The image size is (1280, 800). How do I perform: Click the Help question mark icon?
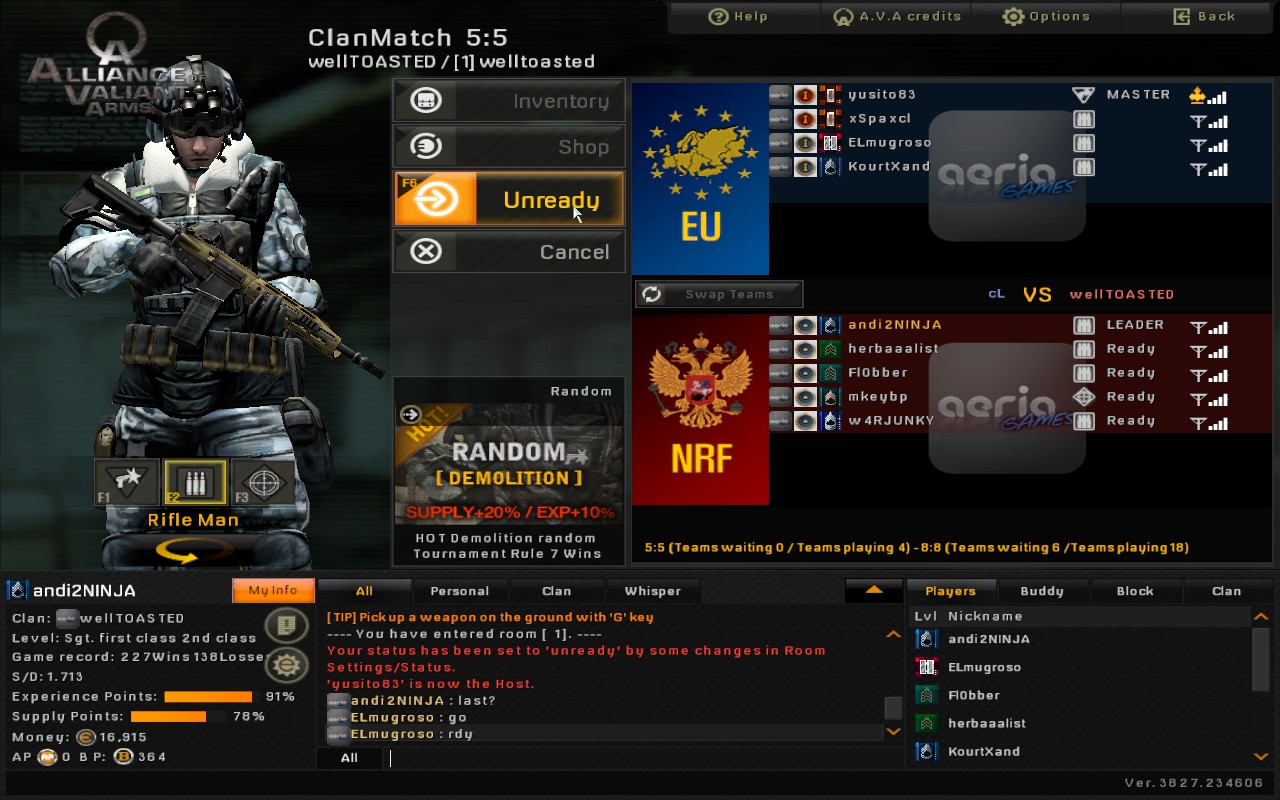[718, 16]
